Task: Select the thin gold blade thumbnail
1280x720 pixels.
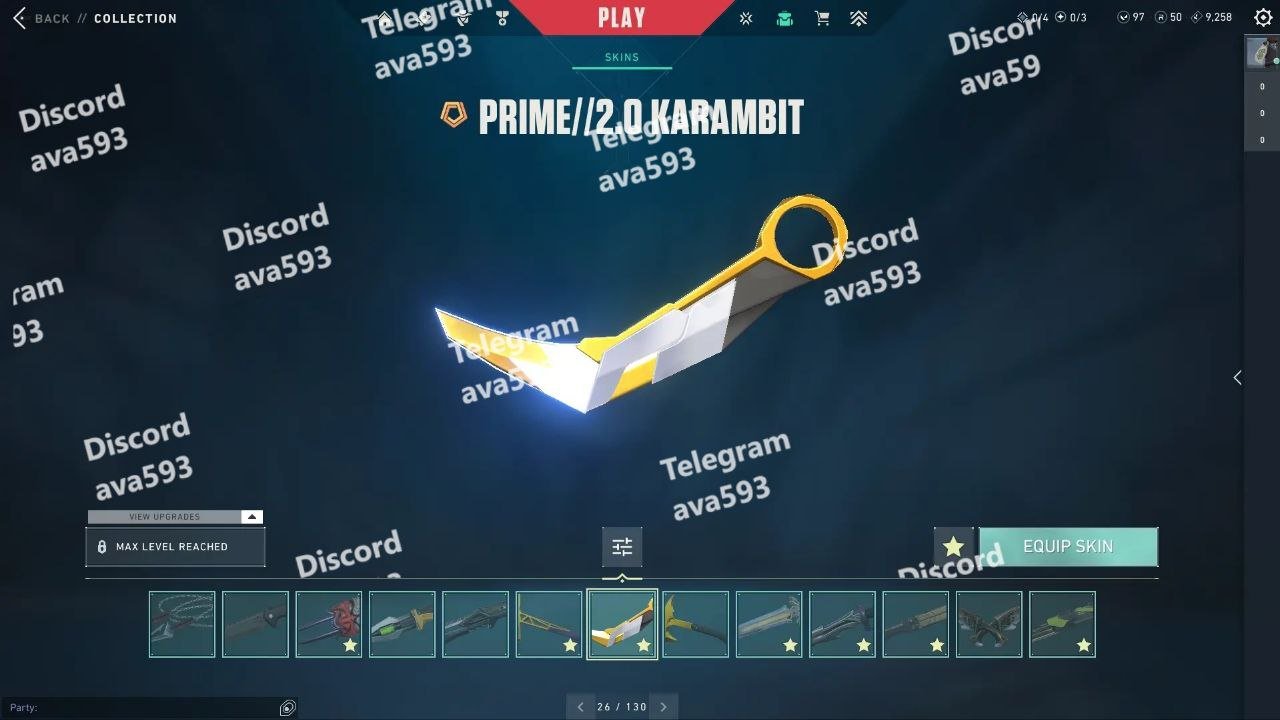Action: pyautogui.click(x=549, y=624)
